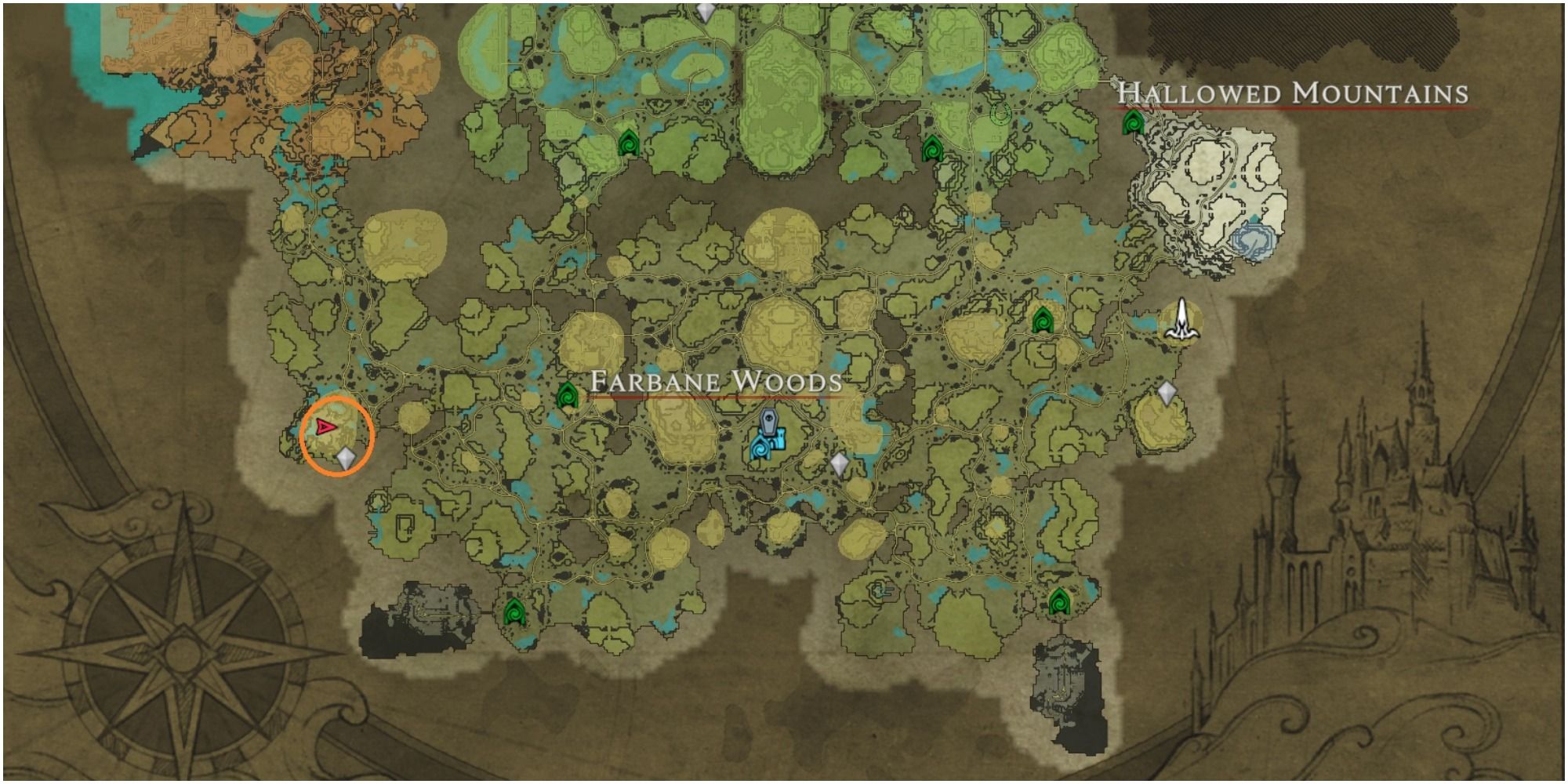Select the green waygate at the northern forest edge

pos(627,145)
